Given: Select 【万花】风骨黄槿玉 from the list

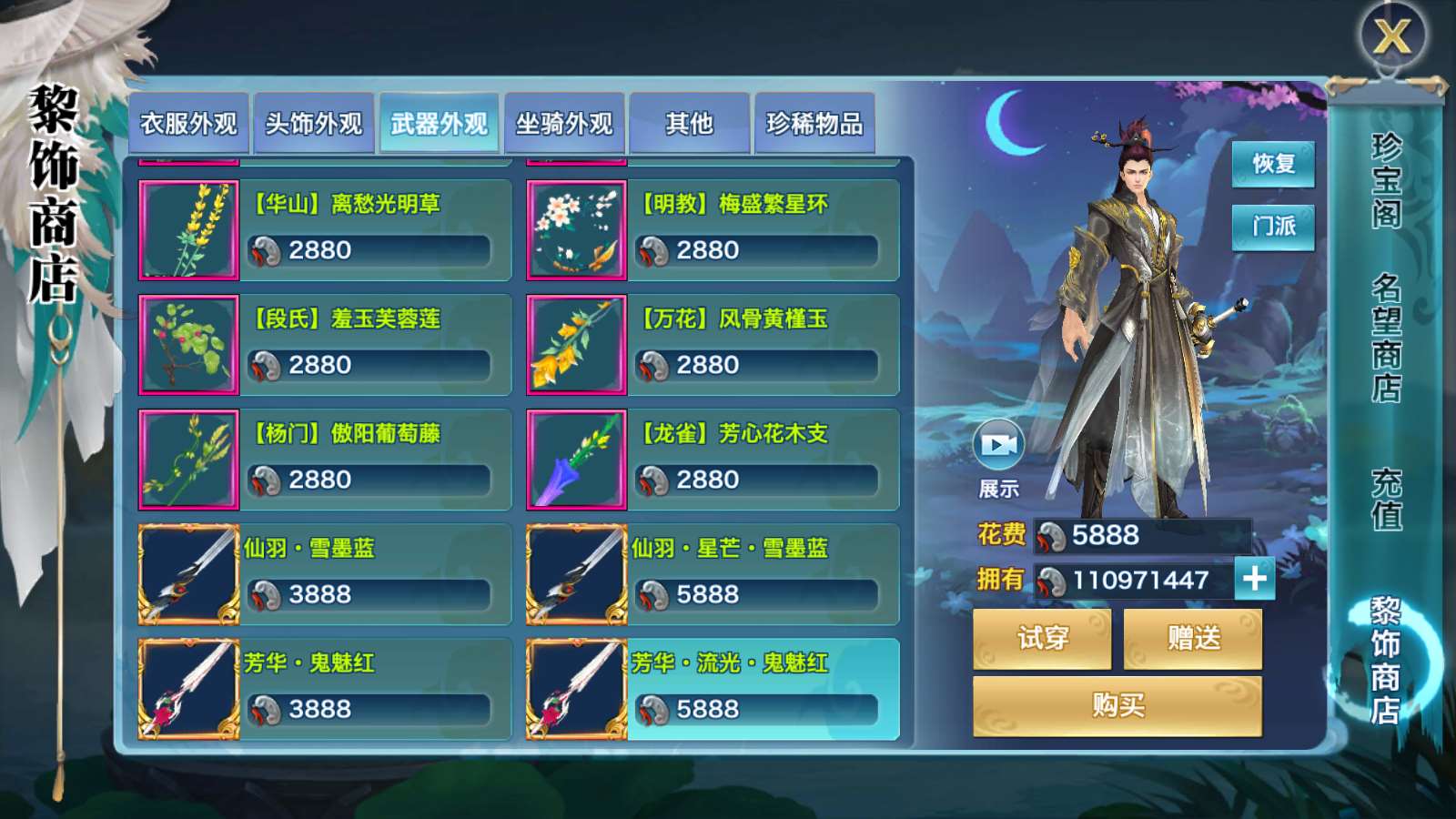Looking at the screenshot, I should point(713,344).
